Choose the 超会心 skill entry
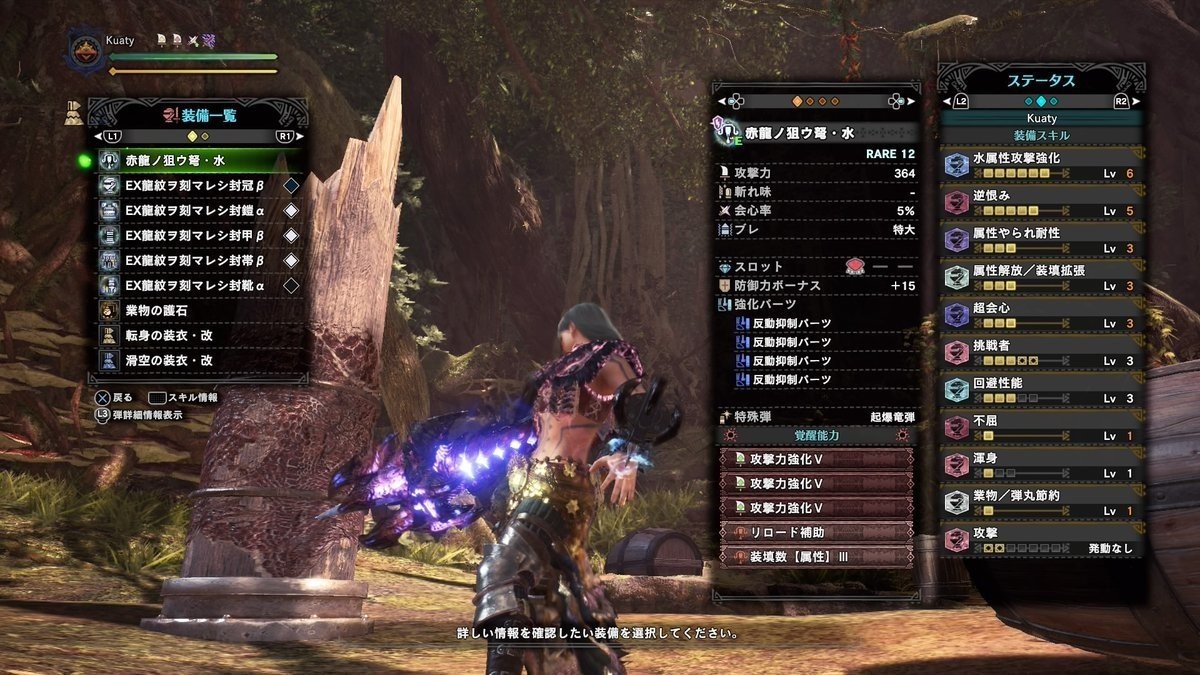The image size is (1200, 675). [1041, 315]
